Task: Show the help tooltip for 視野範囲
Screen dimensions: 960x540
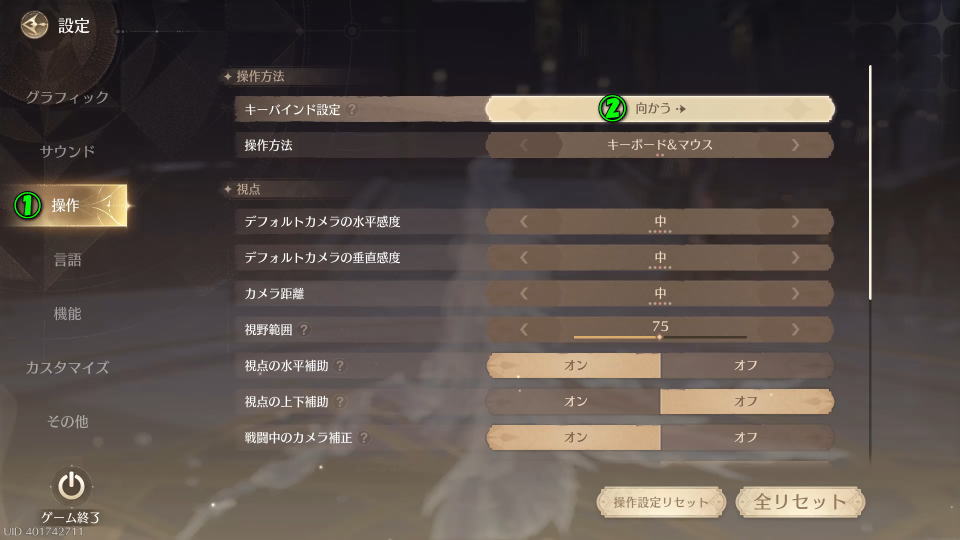Action: [x=304, y=329]
